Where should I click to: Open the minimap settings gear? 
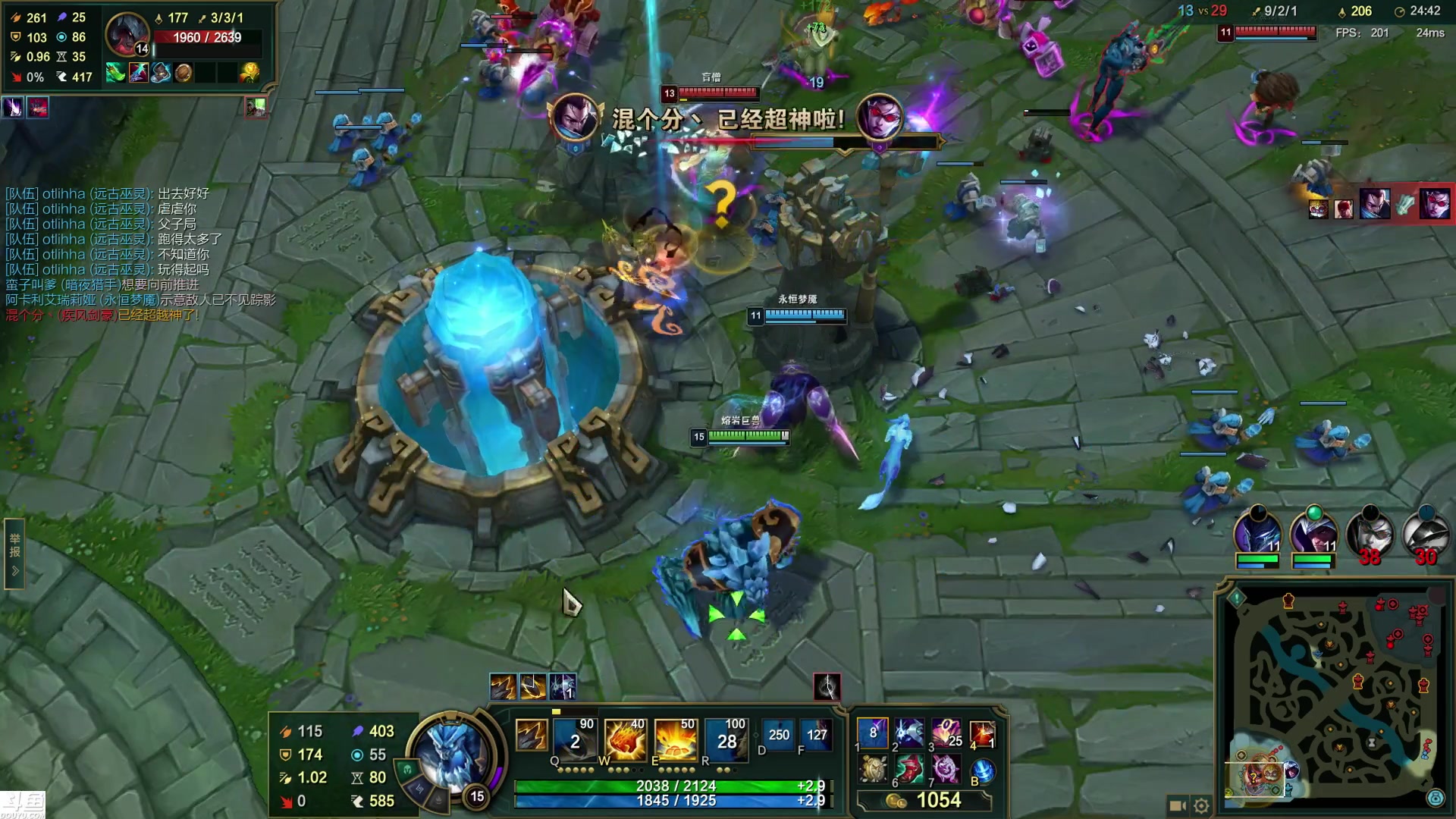[1201, 805]
